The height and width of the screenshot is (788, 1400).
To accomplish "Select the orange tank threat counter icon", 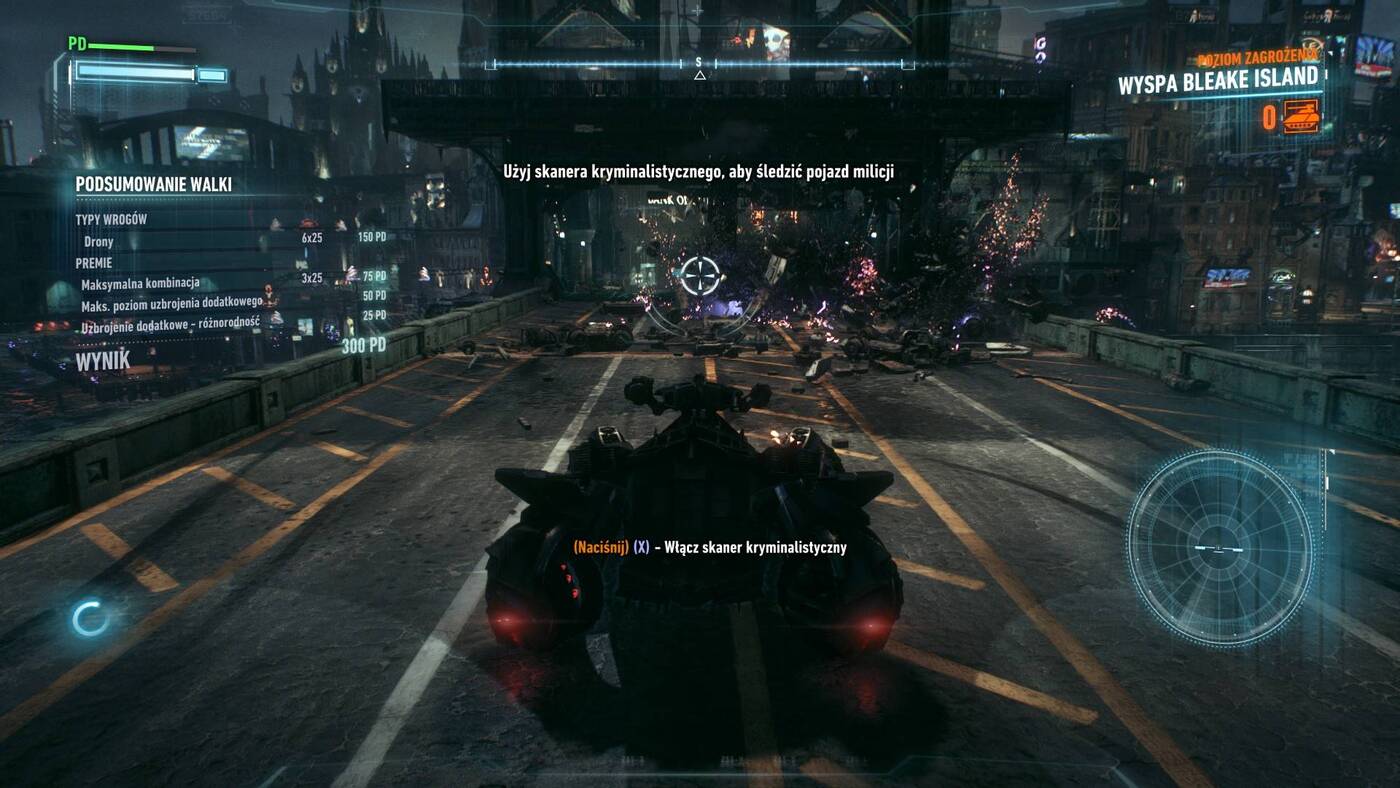I will (1301, 117).
